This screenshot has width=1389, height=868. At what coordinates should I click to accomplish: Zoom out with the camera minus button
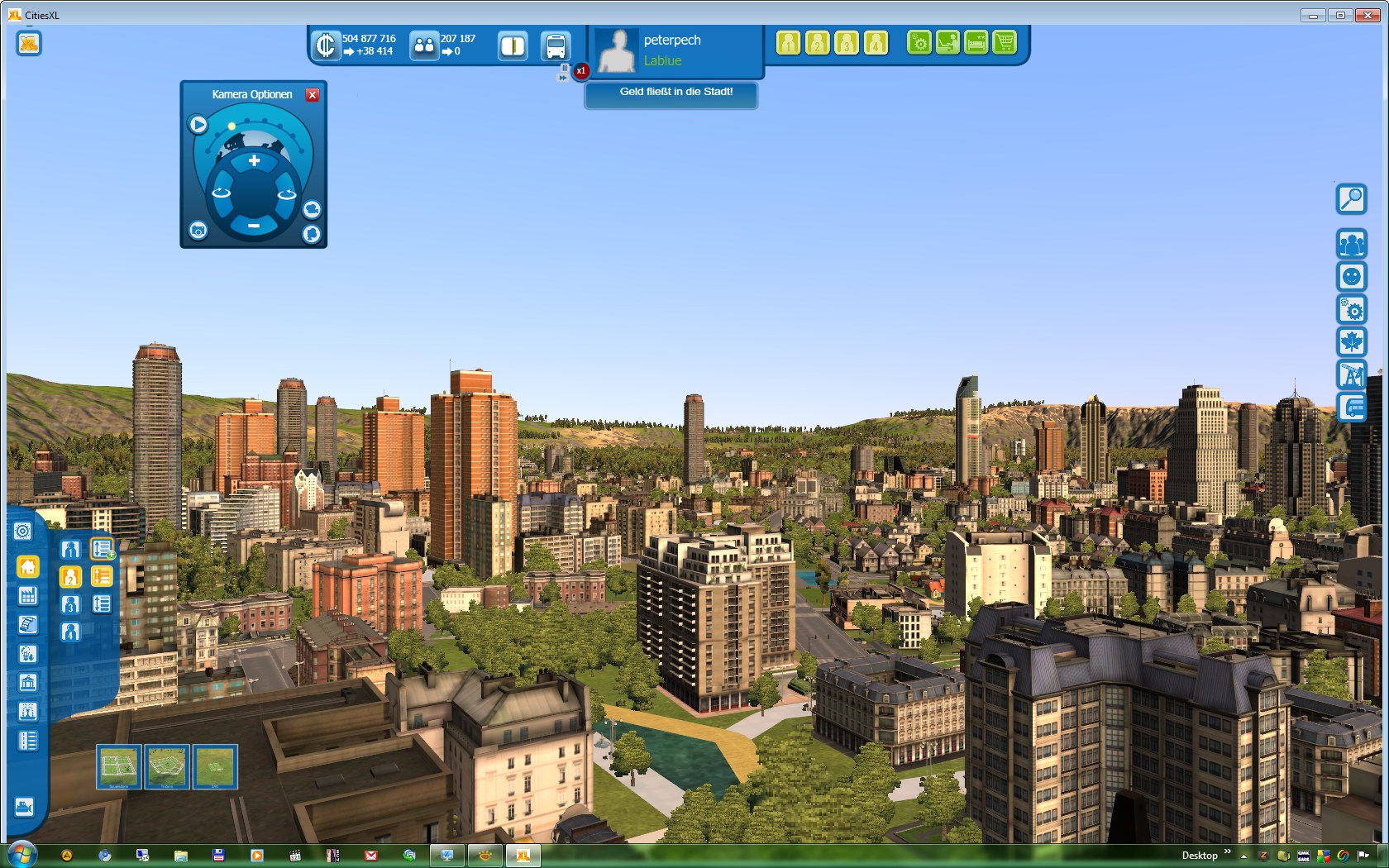click(254, 226)
